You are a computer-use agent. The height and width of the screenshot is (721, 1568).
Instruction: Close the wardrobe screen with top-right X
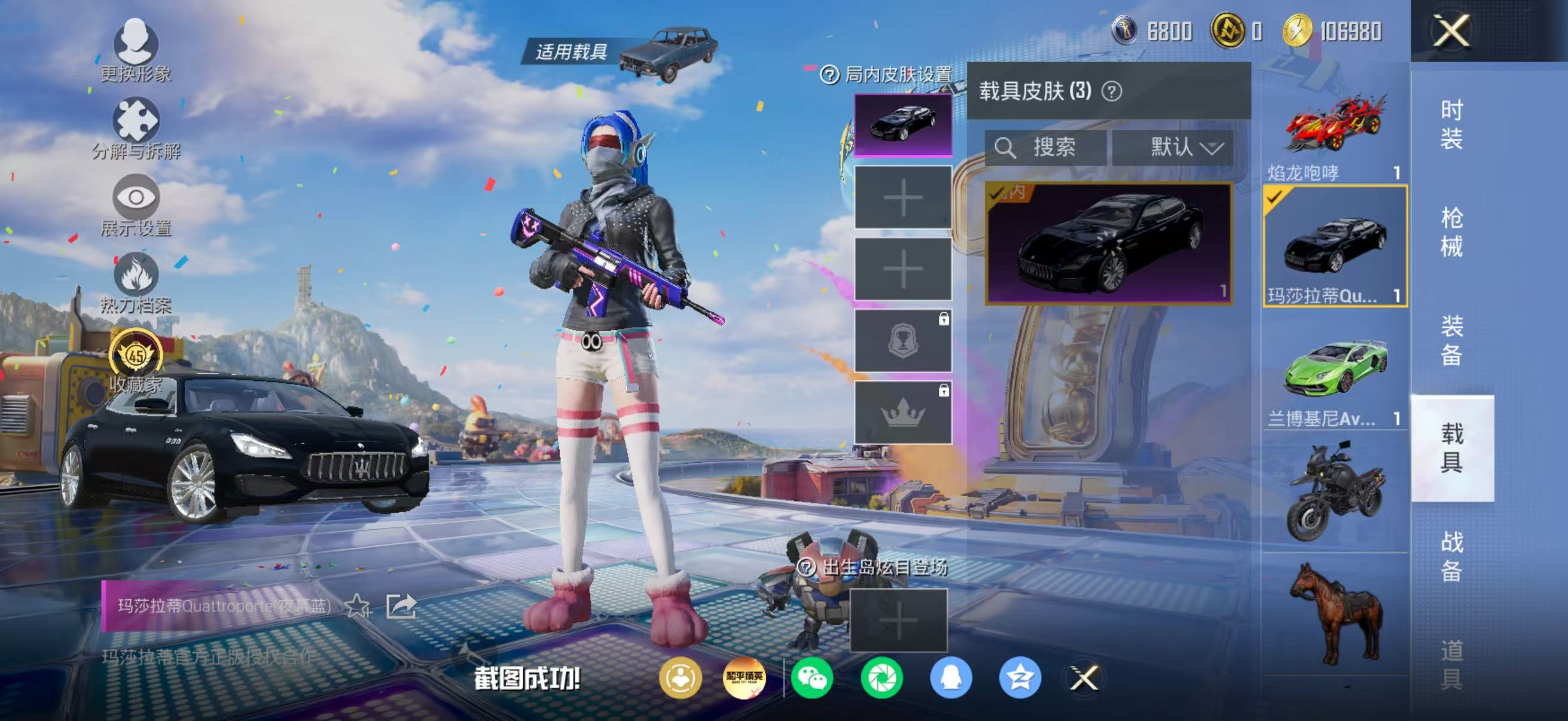point(1451,30)
